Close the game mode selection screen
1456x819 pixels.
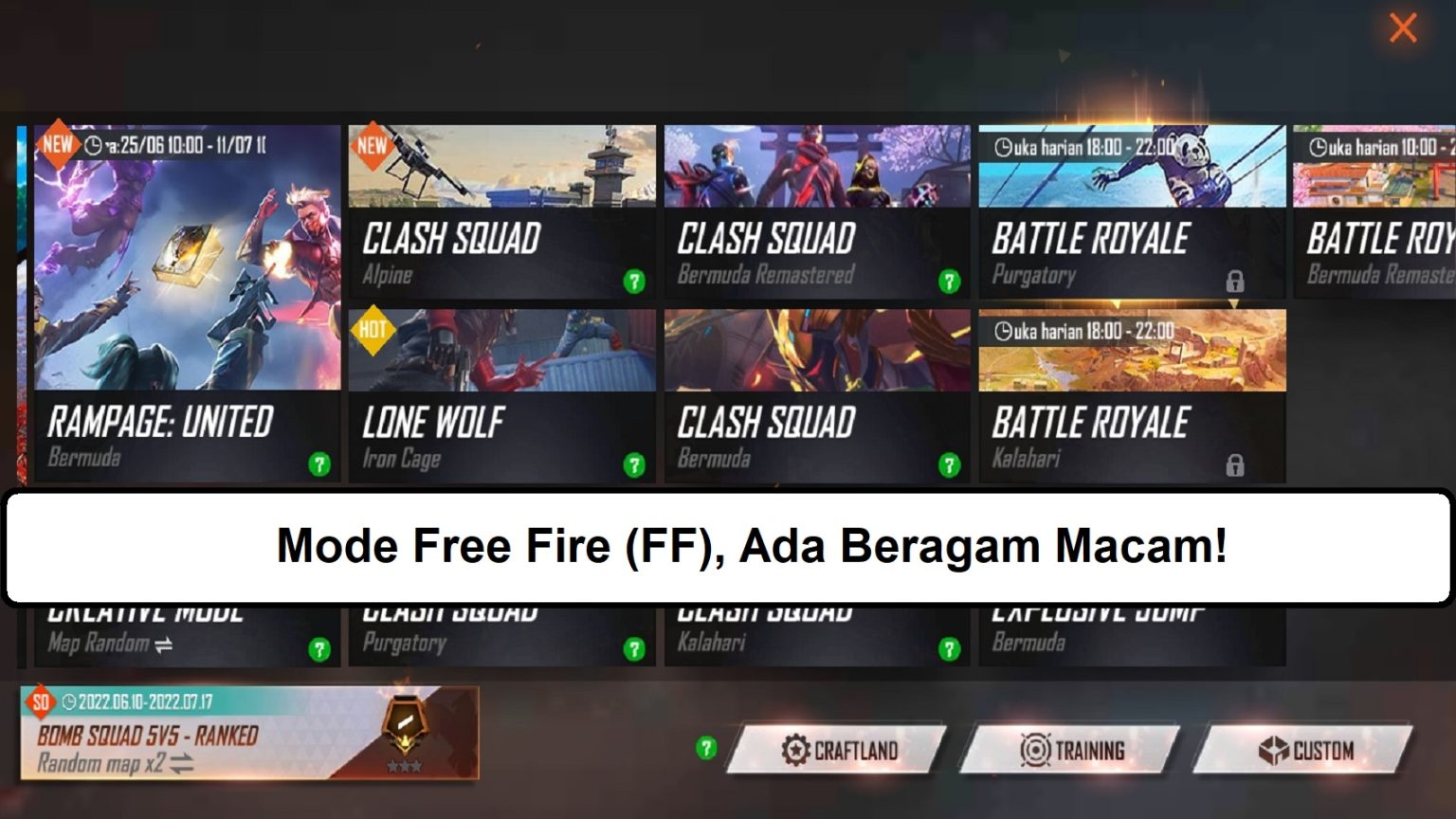[x=1402, y=27]
